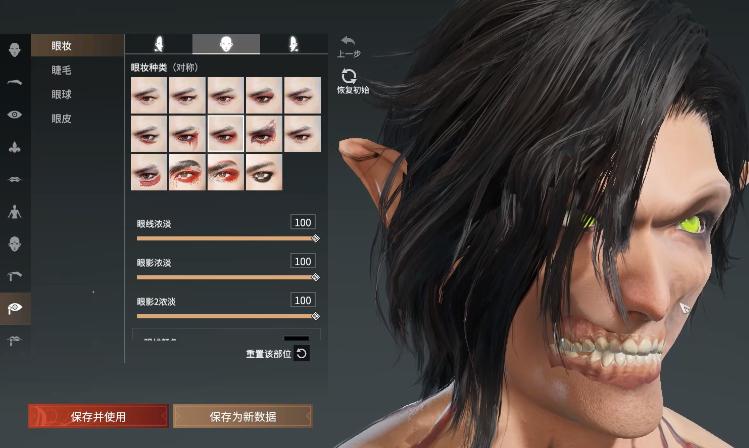Pick the black smoky eye makeup thumbnail

tap(264, 171)
